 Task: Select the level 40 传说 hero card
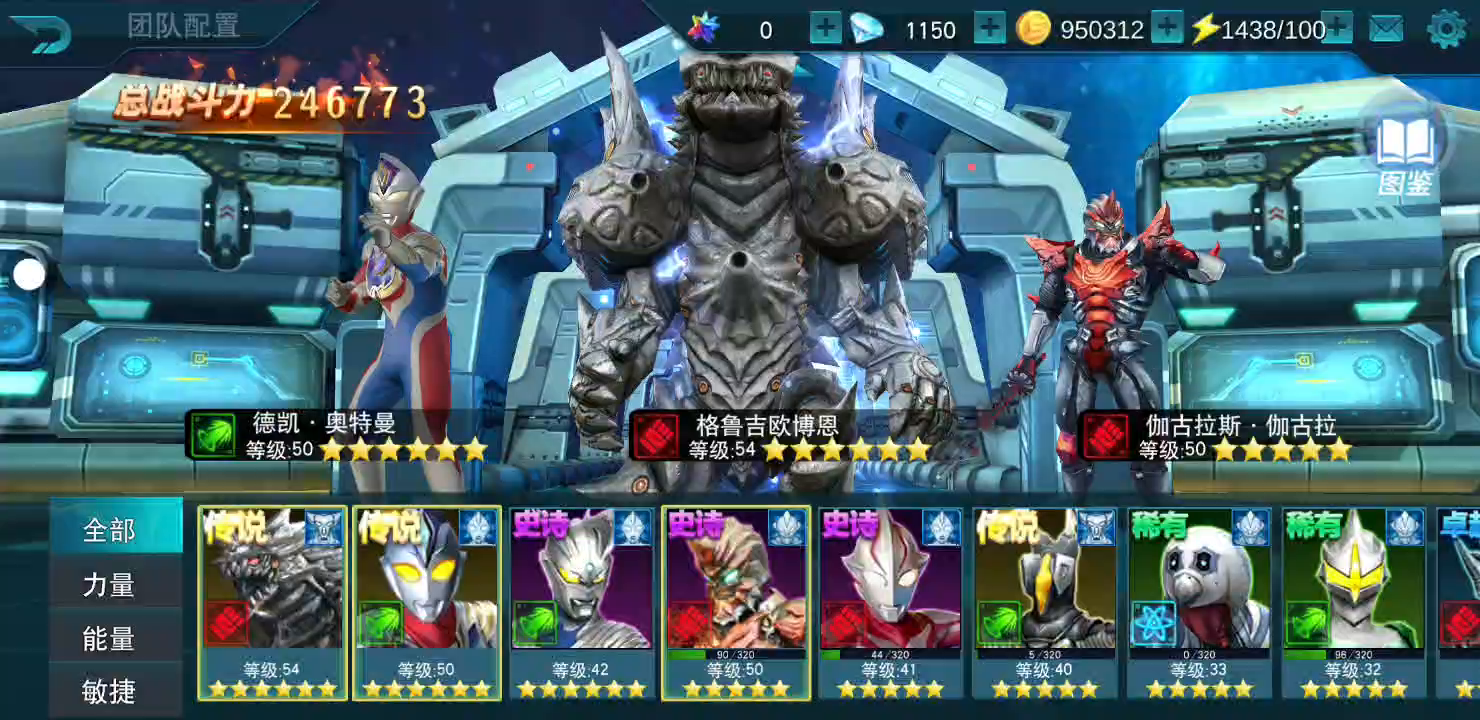1045,602
